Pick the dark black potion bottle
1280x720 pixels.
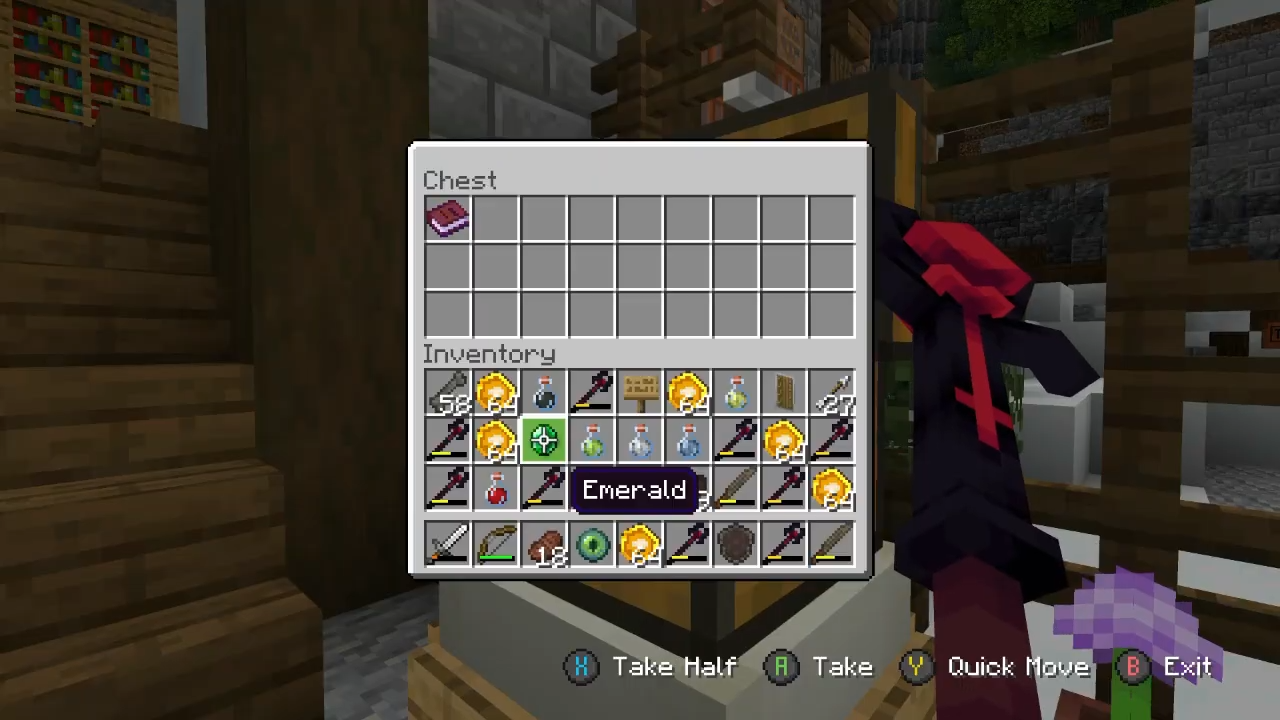543,393
